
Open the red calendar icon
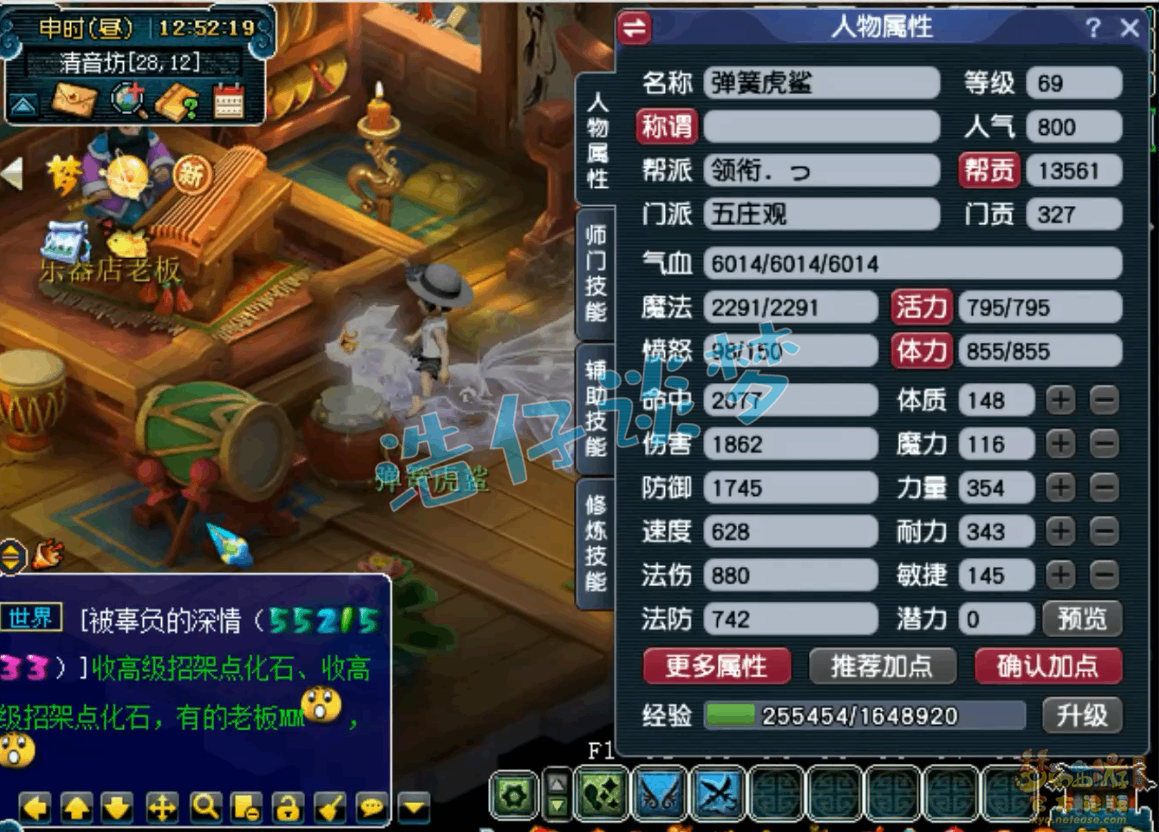229,101
